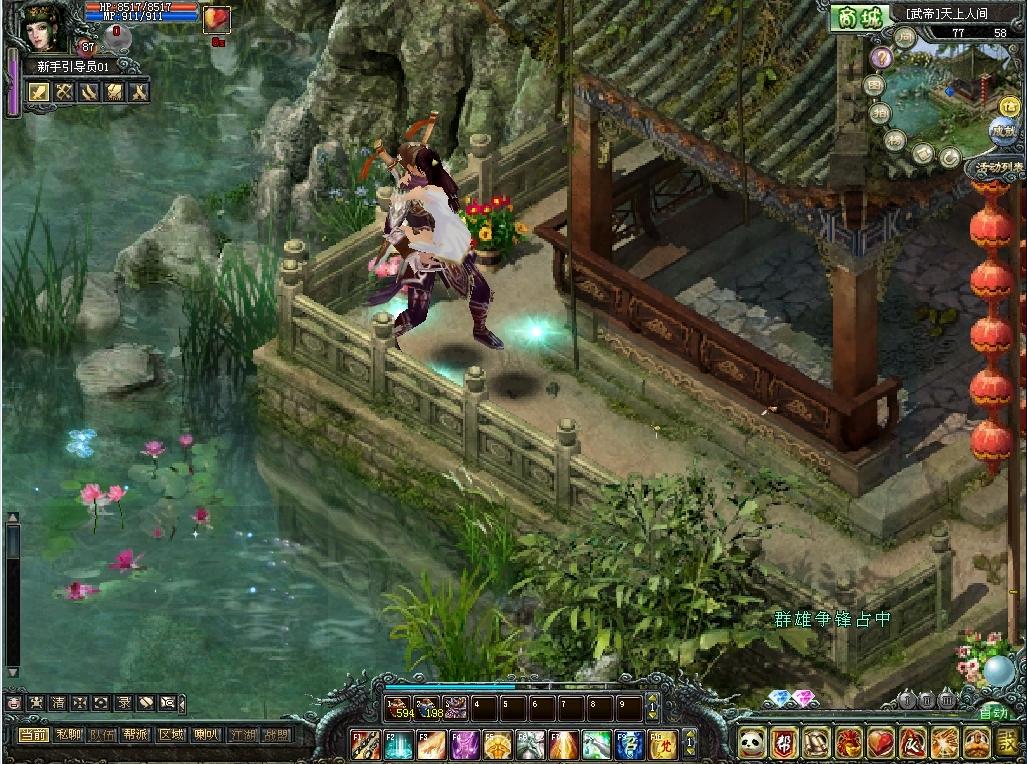This screenshot has height=764, width=1027.
Task: Open the 活动列表 activity list
Action: click(x=997, y=167)
